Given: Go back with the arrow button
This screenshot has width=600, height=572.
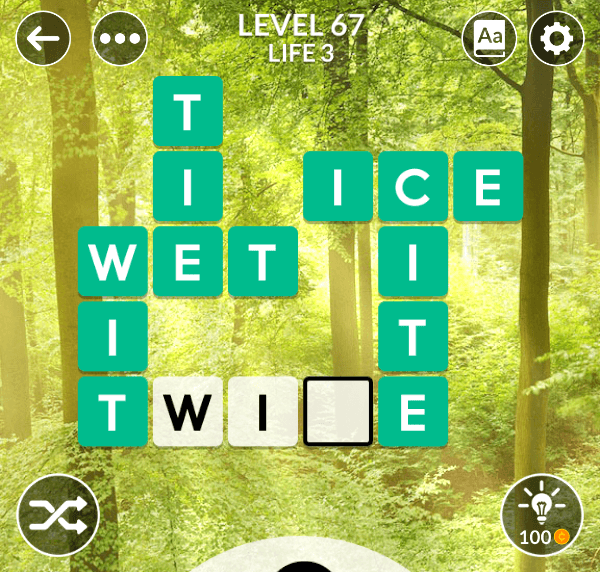Looking at the screenshot, I should [44, 40].
